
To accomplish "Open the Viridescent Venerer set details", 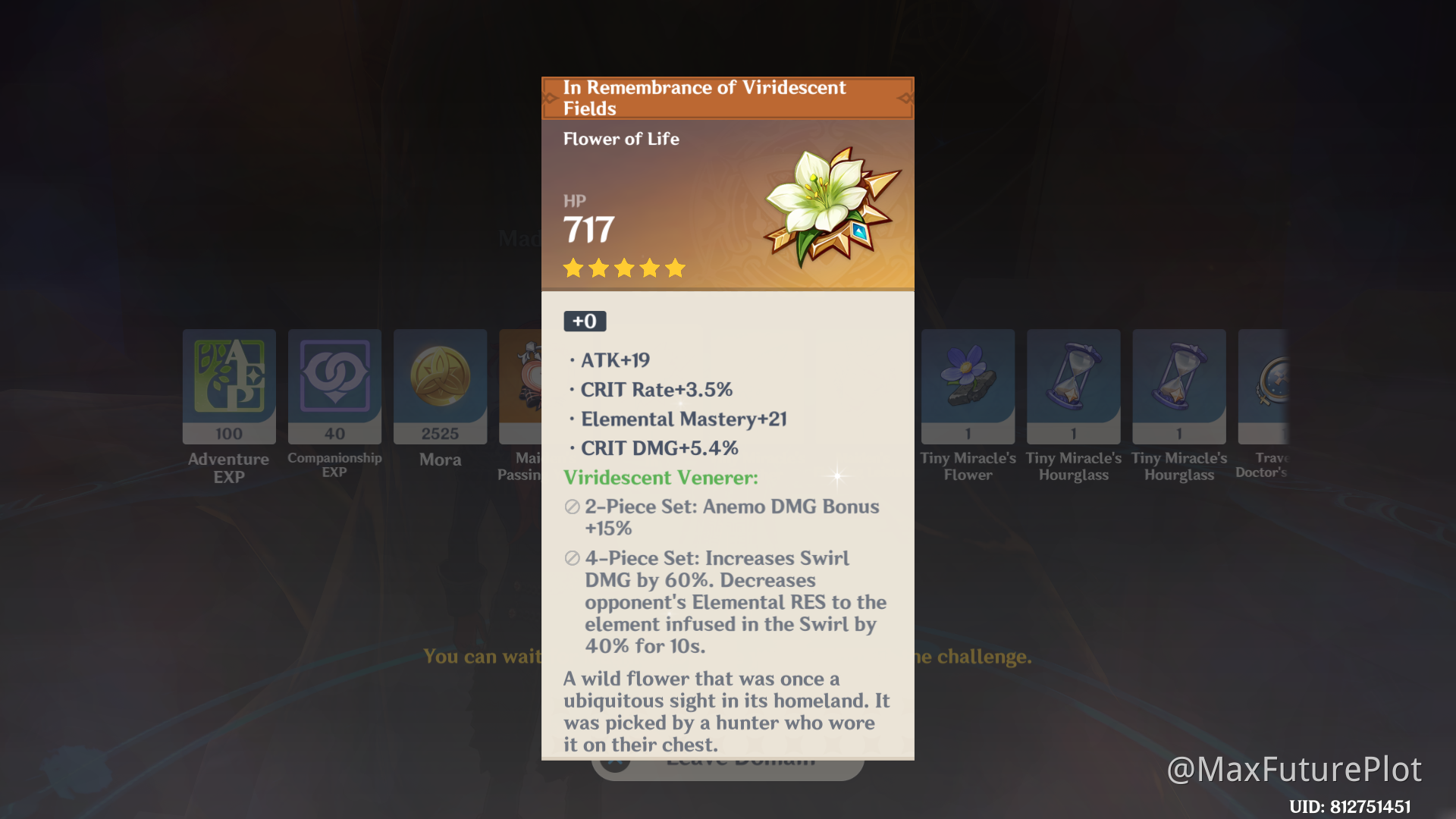I will click(x=660, y=477).
